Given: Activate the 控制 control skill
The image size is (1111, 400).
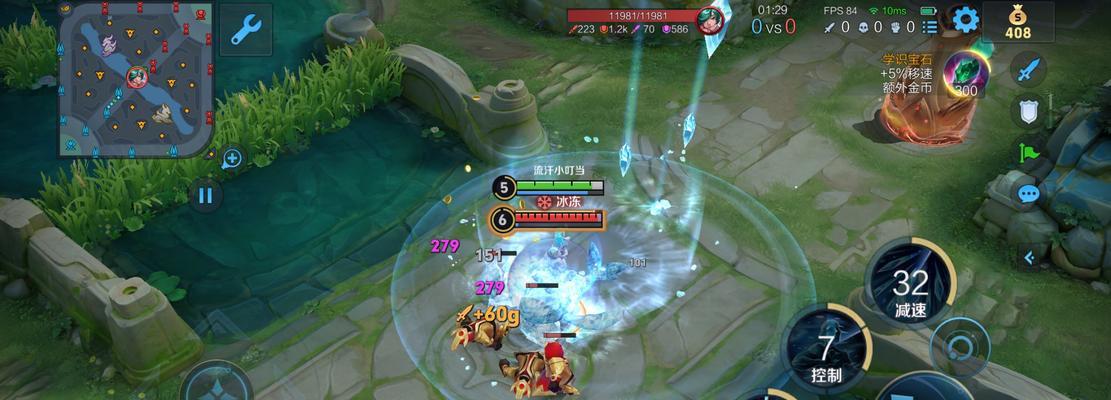Looking at the screenshot, I should click(x=826, y=352).
